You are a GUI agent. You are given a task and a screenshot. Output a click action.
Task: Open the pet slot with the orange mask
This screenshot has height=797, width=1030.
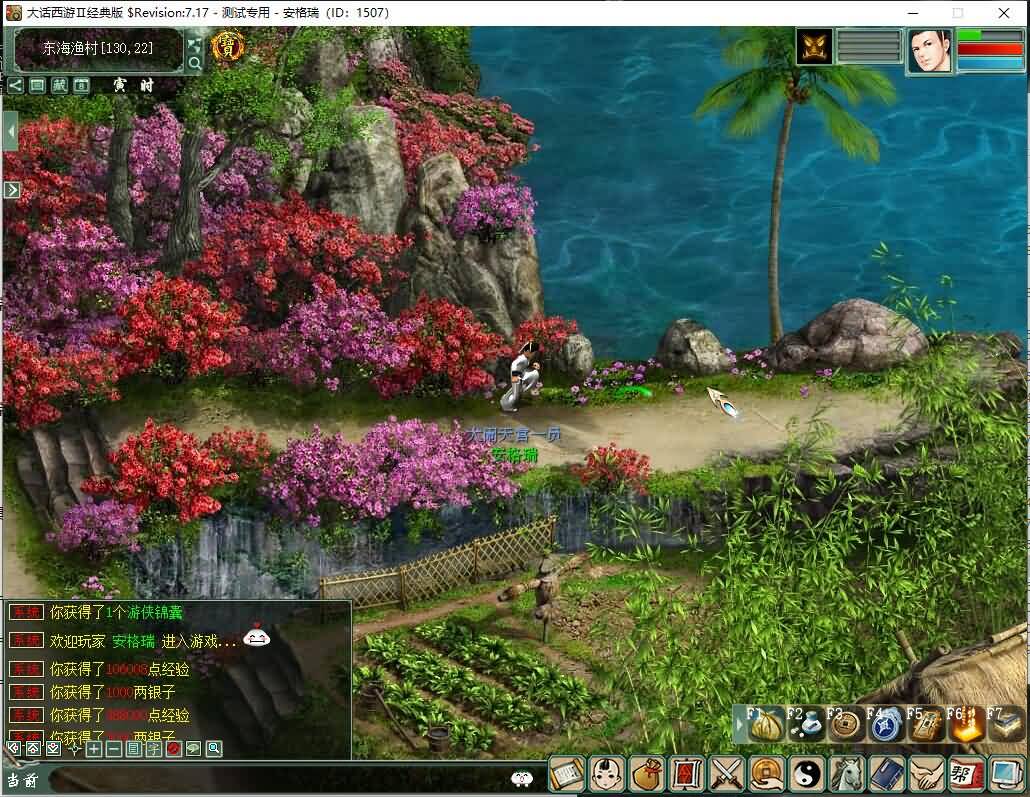tap(814, 47)
